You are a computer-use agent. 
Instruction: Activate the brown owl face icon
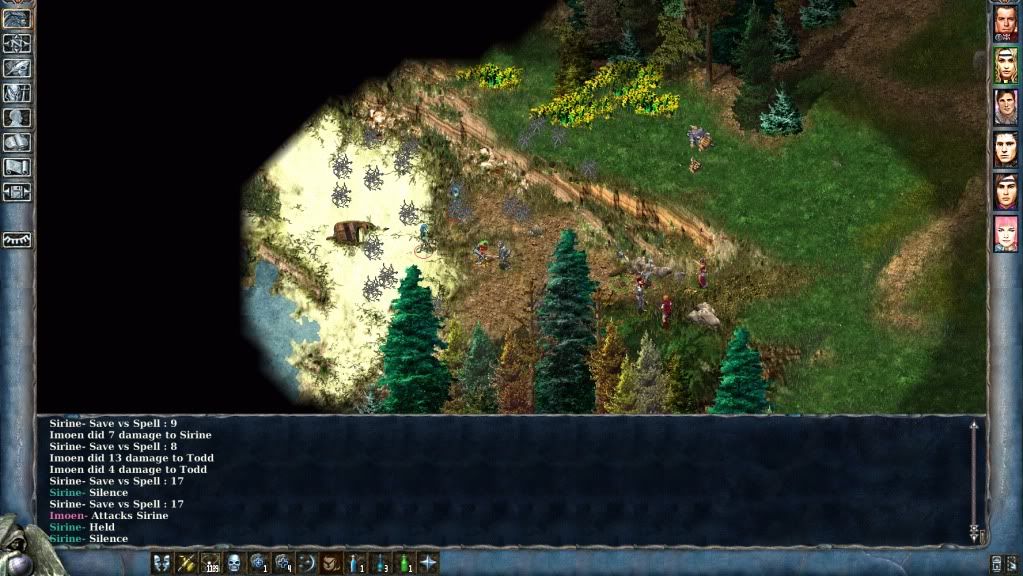(x=331, y=562)
